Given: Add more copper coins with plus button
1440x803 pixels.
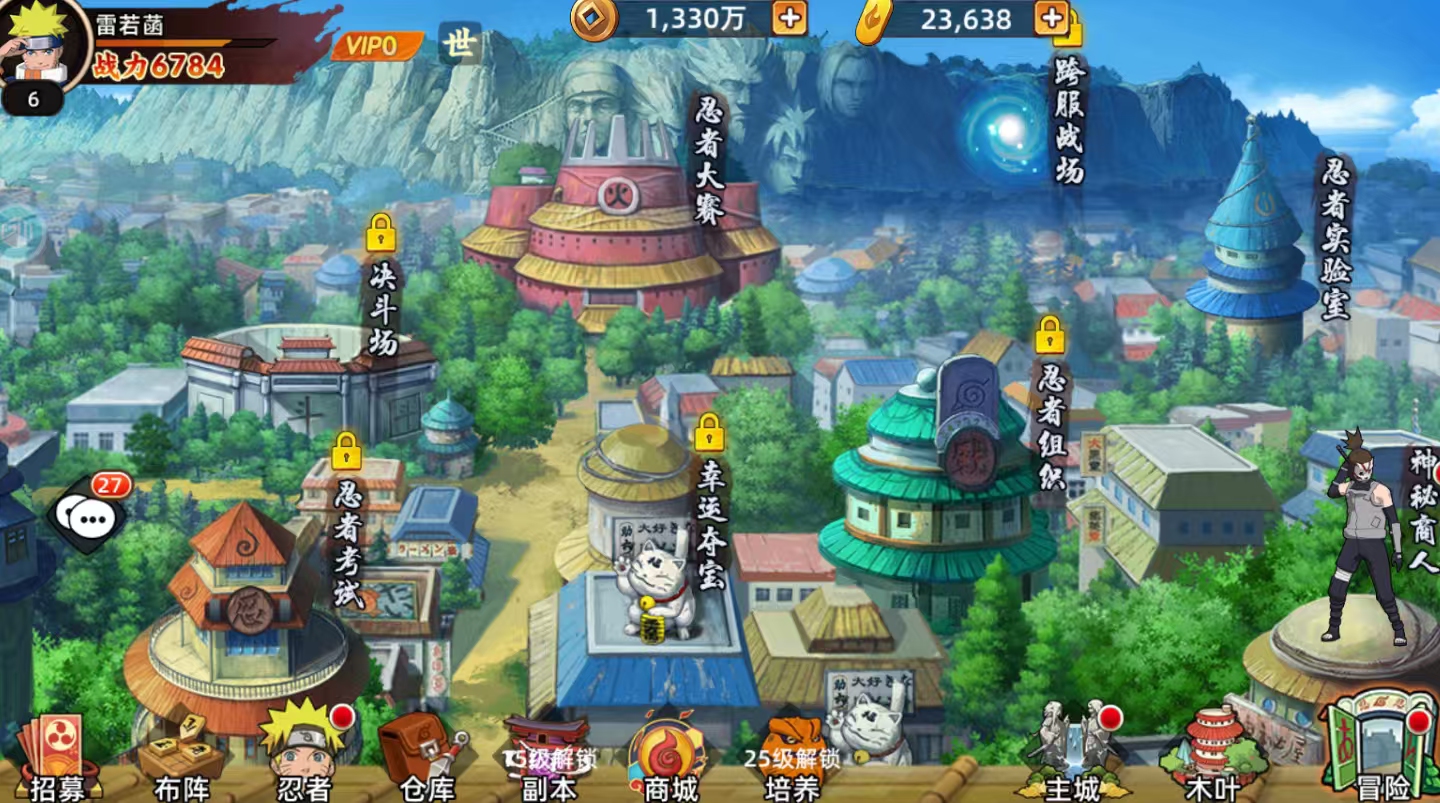Looking at the screenshot, I should 789,18.
